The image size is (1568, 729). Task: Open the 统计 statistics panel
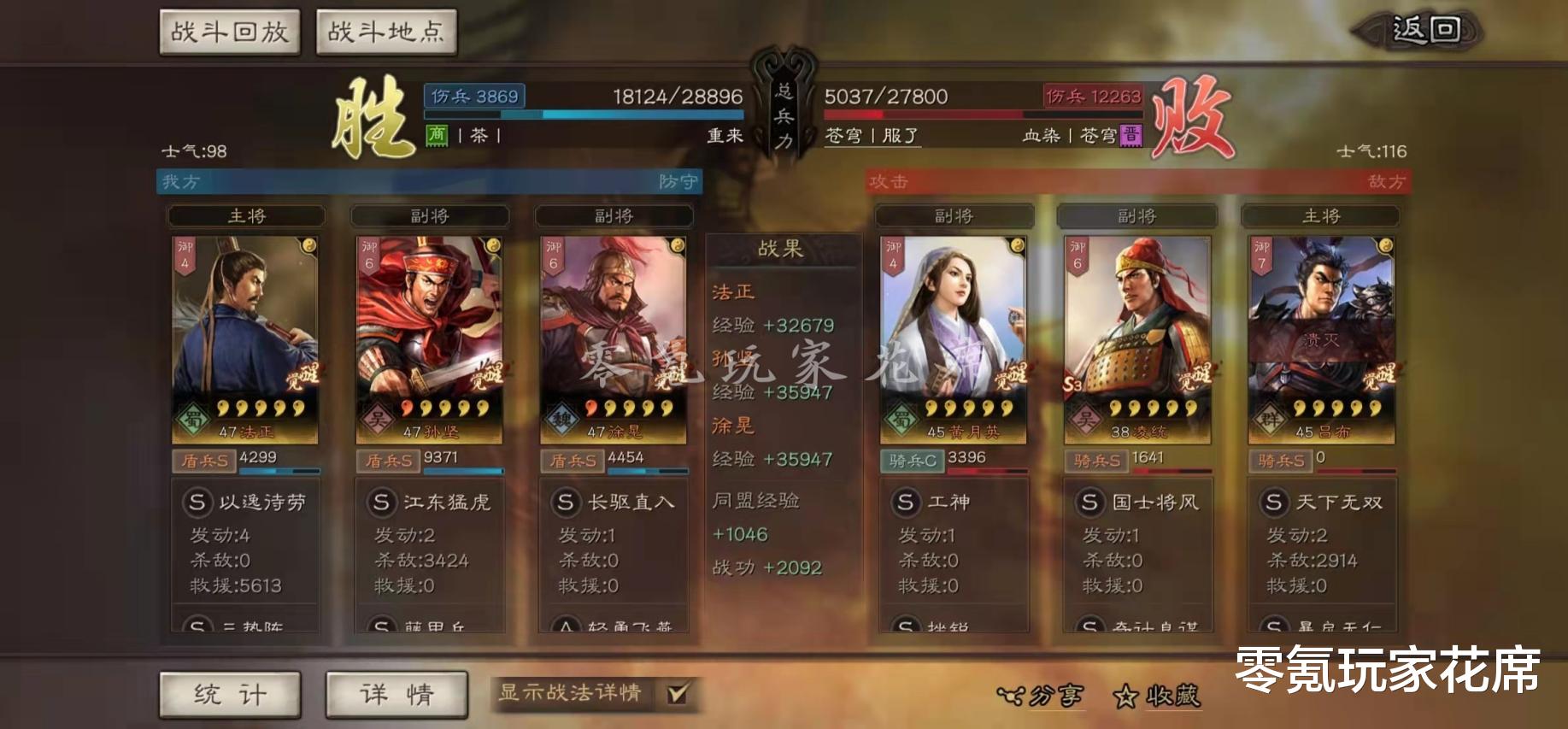click(231, 694)
